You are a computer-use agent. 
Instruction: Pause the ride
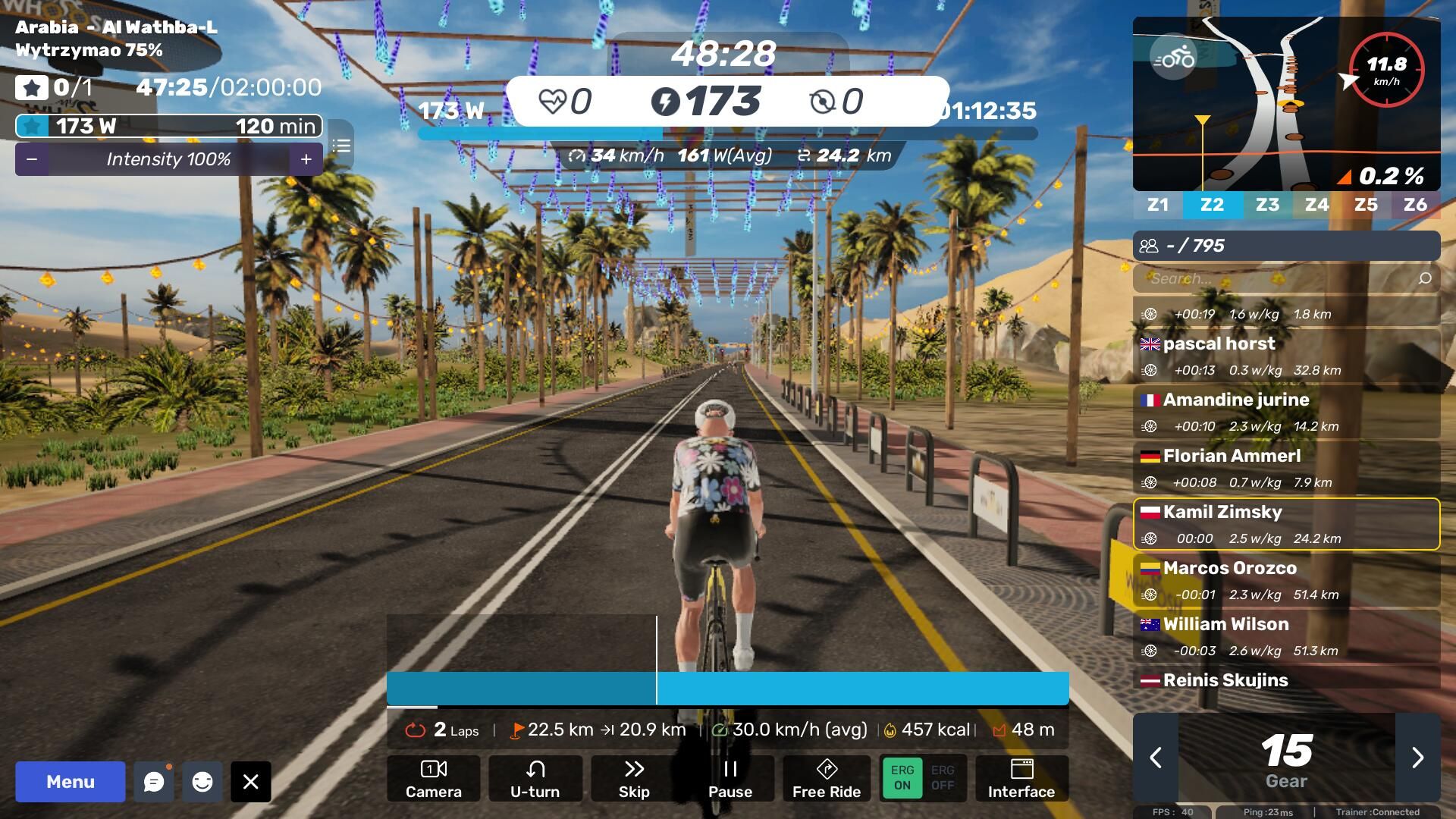point(730,779)
